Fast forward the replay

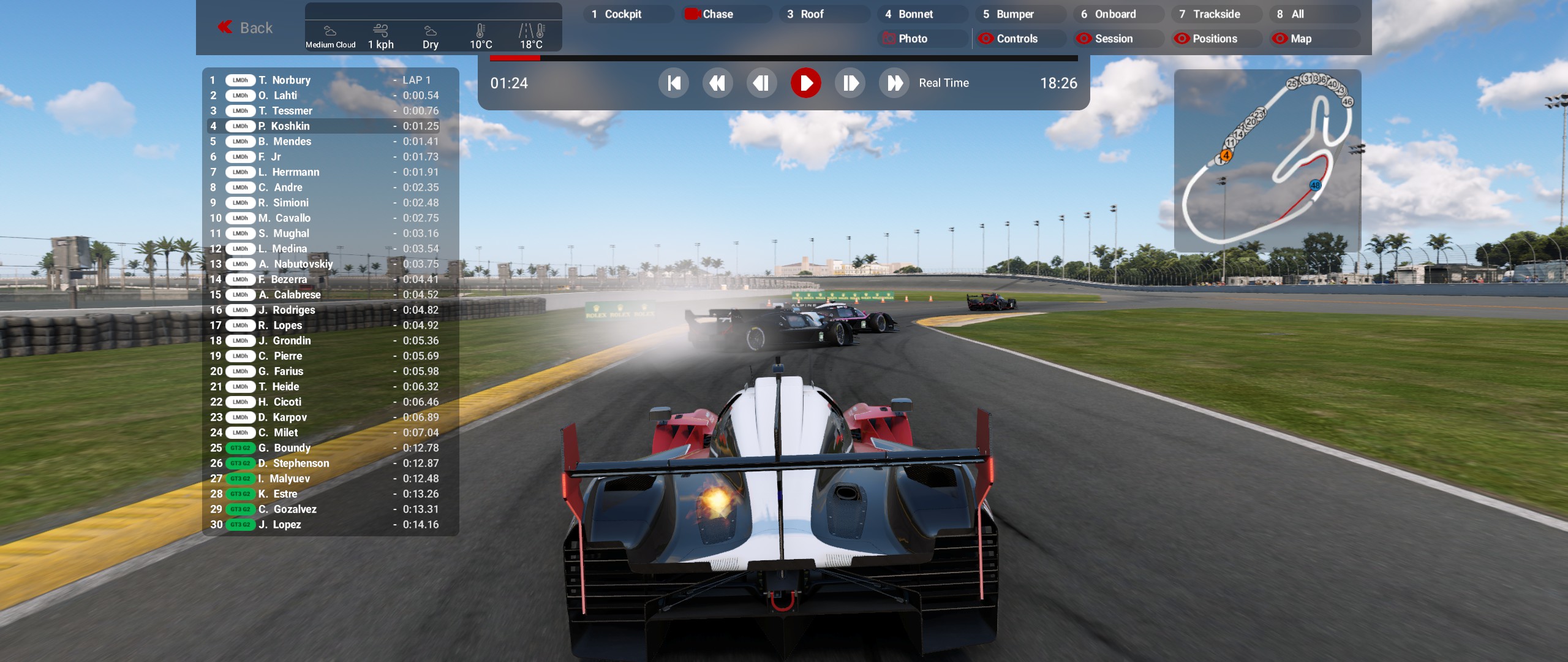coord(894,83)
